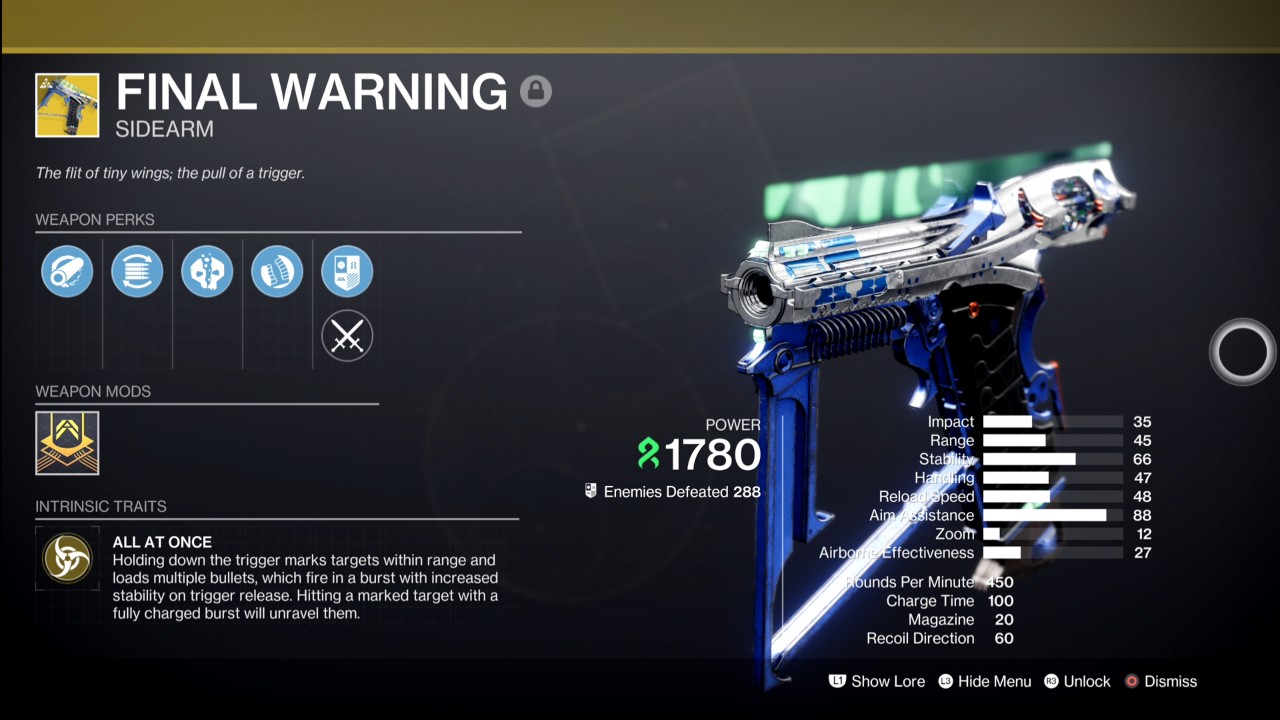1280x720 pixels.
Task: Click the fourth weapon perk icon
Action: click(x=277, y=271)
